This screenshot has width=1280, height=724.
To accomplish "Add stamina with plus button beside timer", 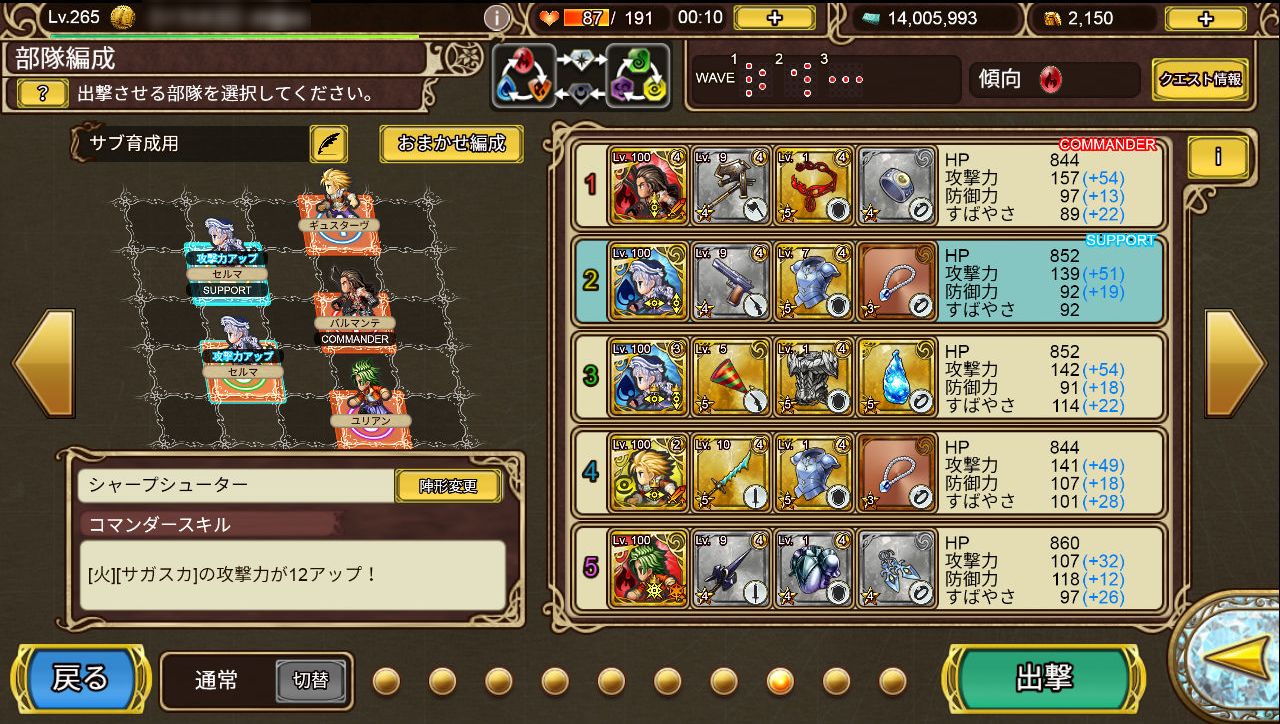I will pyautogui.click(x=775, y=18).
